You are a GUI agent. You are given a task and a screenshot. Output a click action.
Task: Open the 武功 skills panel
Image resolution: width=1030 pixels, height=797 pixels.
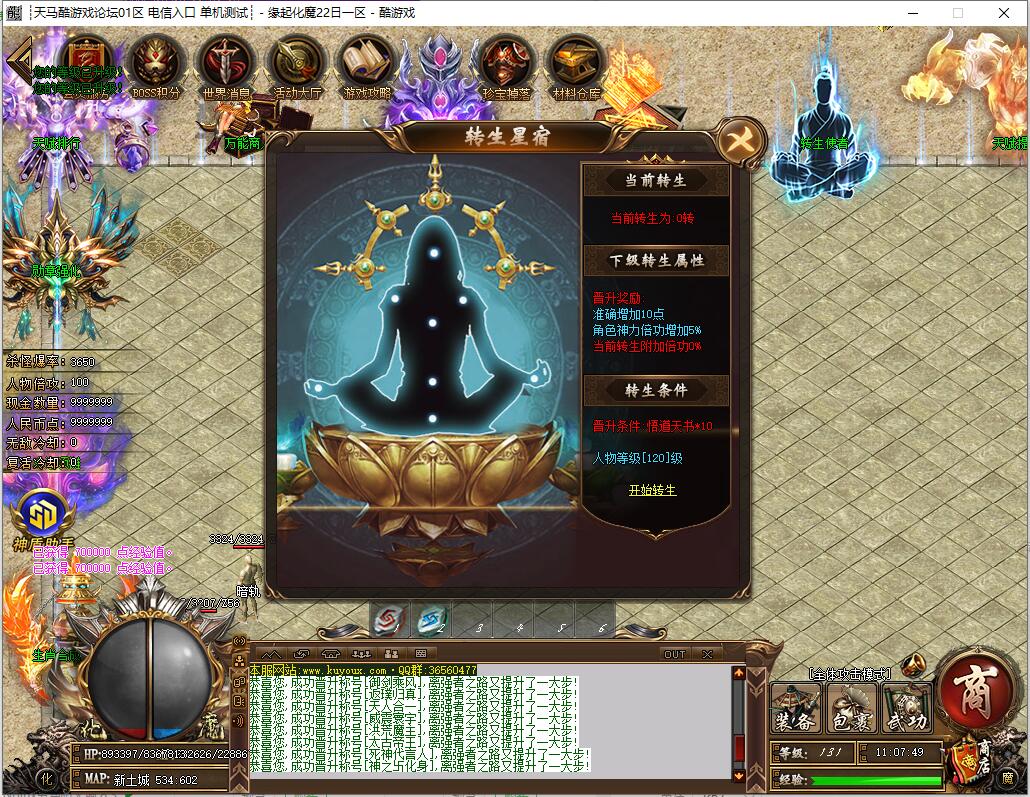click(906, 708)
